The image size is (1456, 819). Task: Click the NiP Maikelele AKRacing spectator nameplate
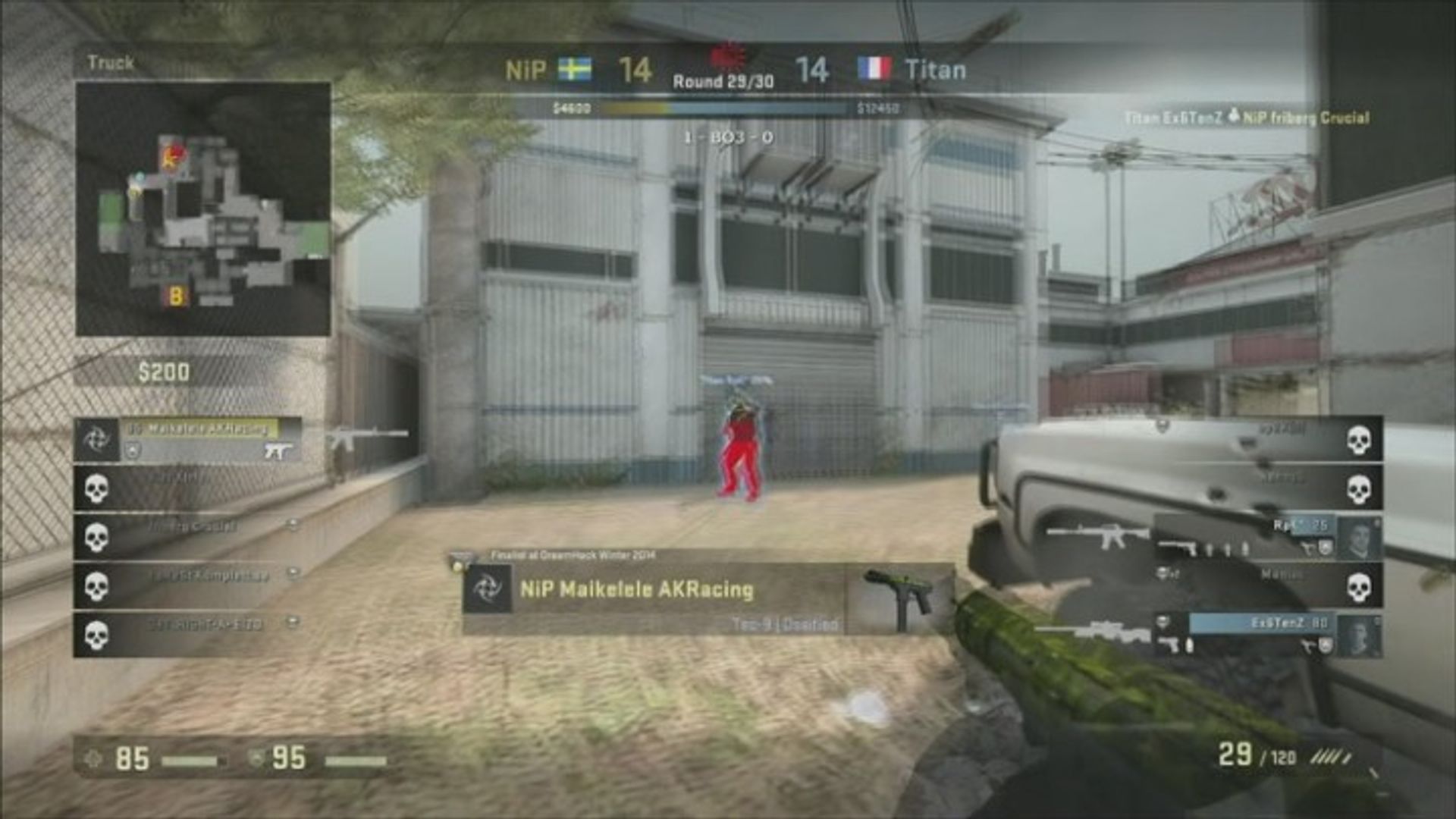pyautogui.click(x=637, y=590)
